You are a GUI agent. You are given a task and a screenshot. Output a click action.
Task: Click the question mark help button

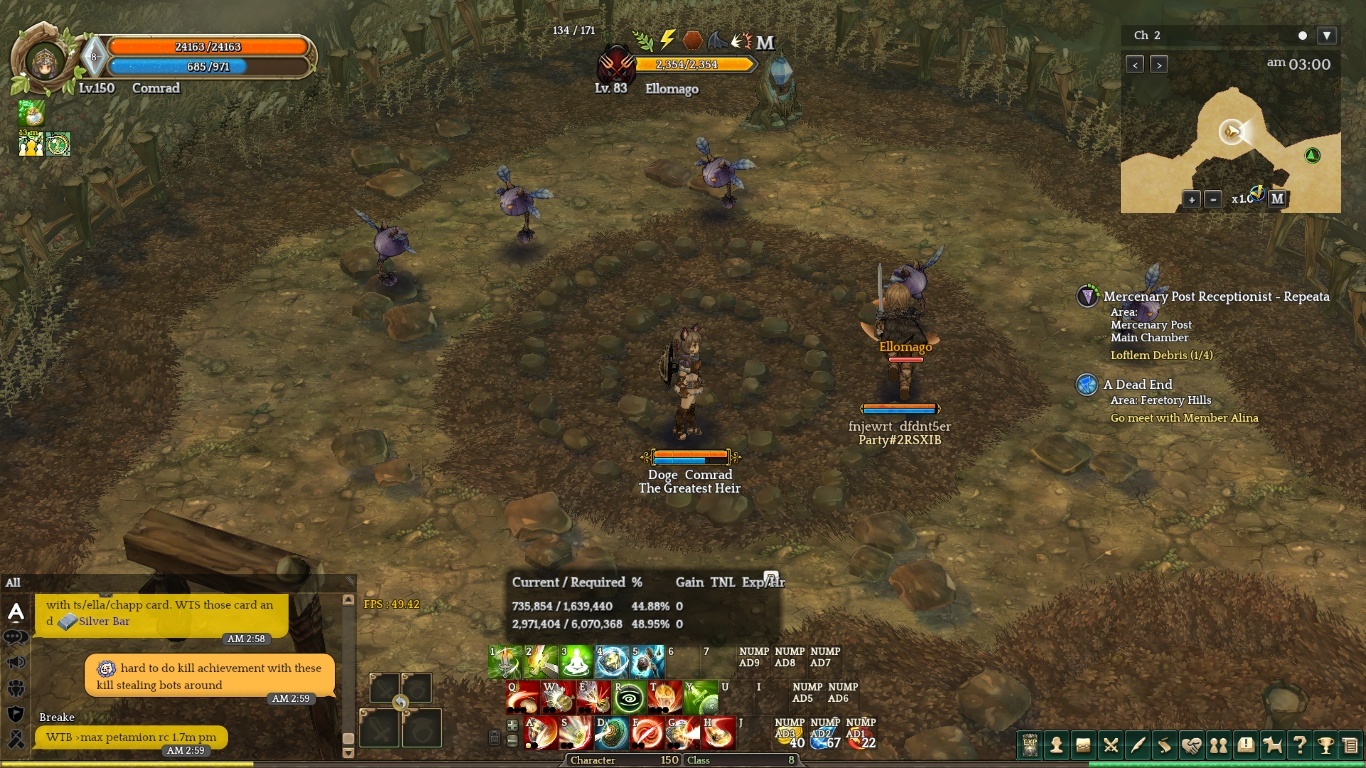(1299, 745)
